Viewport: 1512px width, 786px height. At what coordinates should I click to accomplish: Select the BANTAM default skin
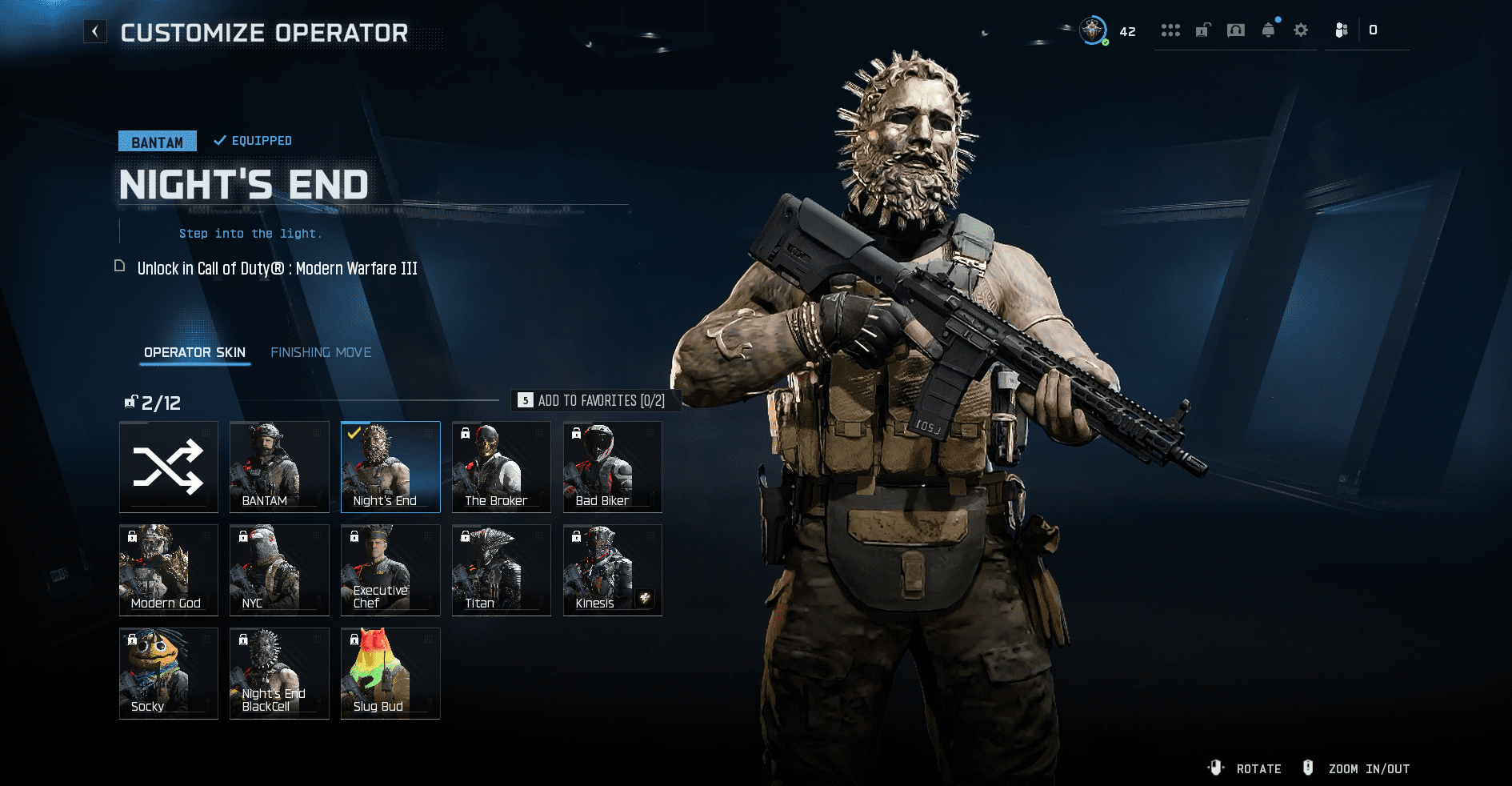[x=279, y=467]
